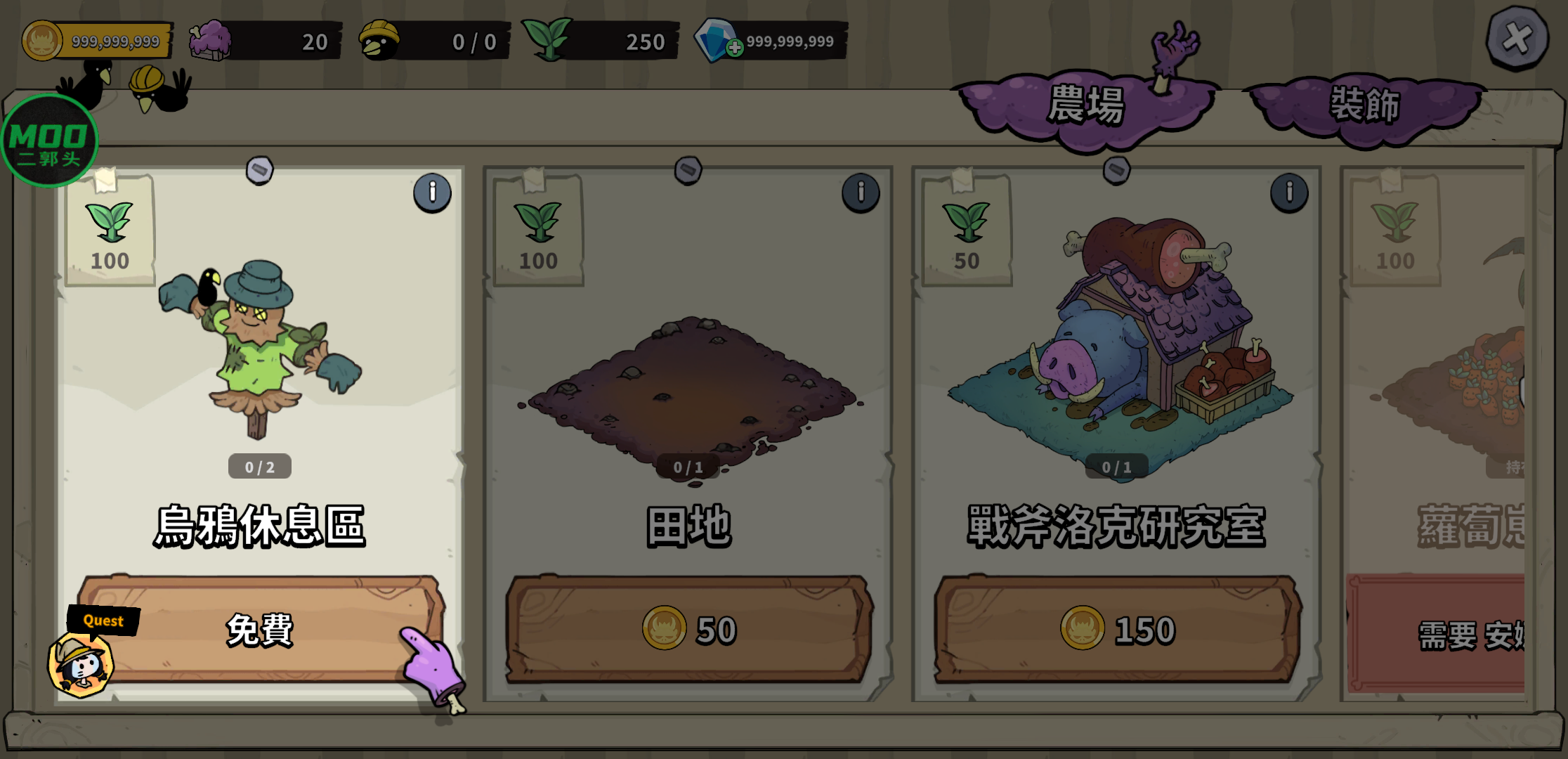Close the shop with the X button

pos(1517,39)
